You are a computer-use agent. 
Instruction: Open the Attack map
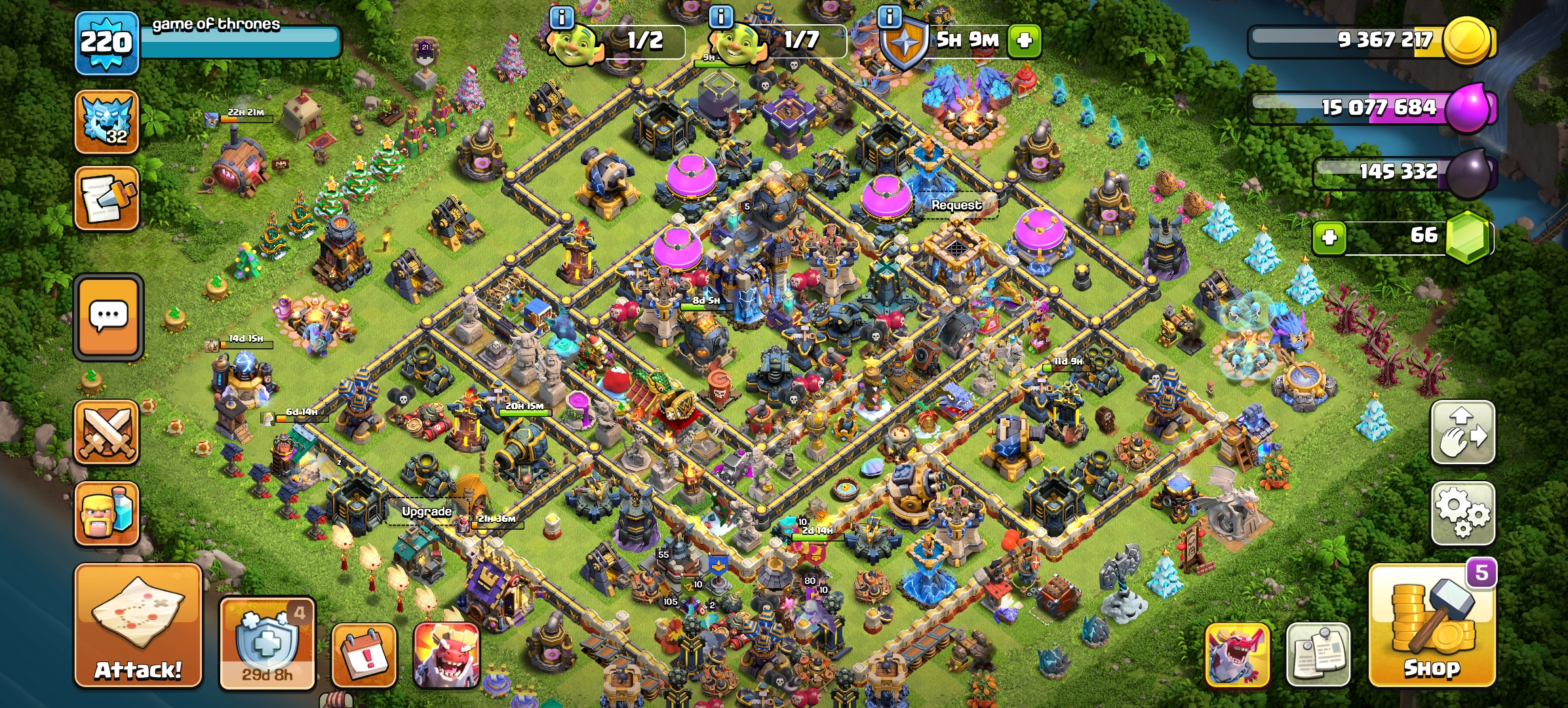(138, 626)
